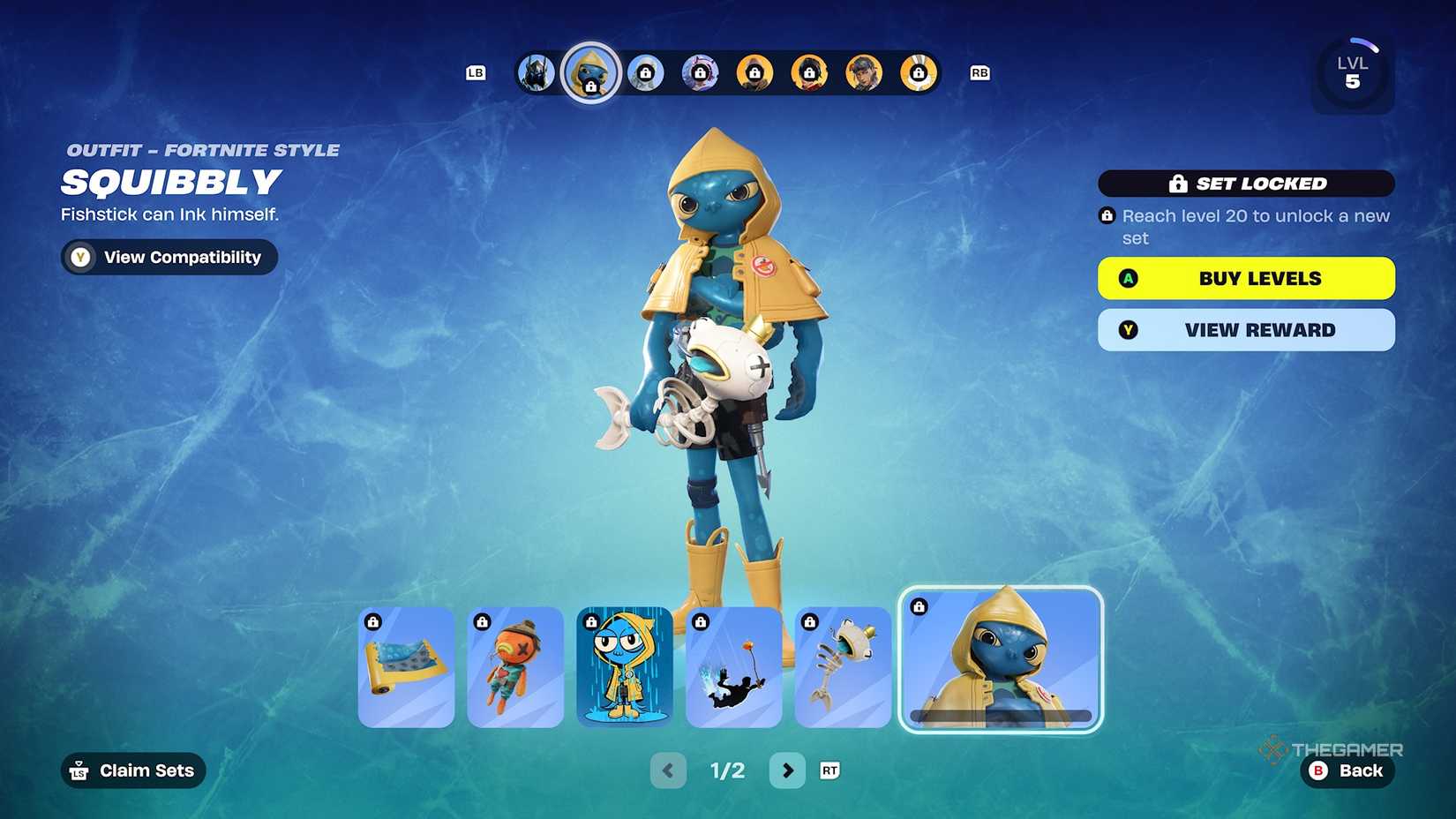
Task: Click the LVL 5 level badge
Action: [x=1352, y=72]
